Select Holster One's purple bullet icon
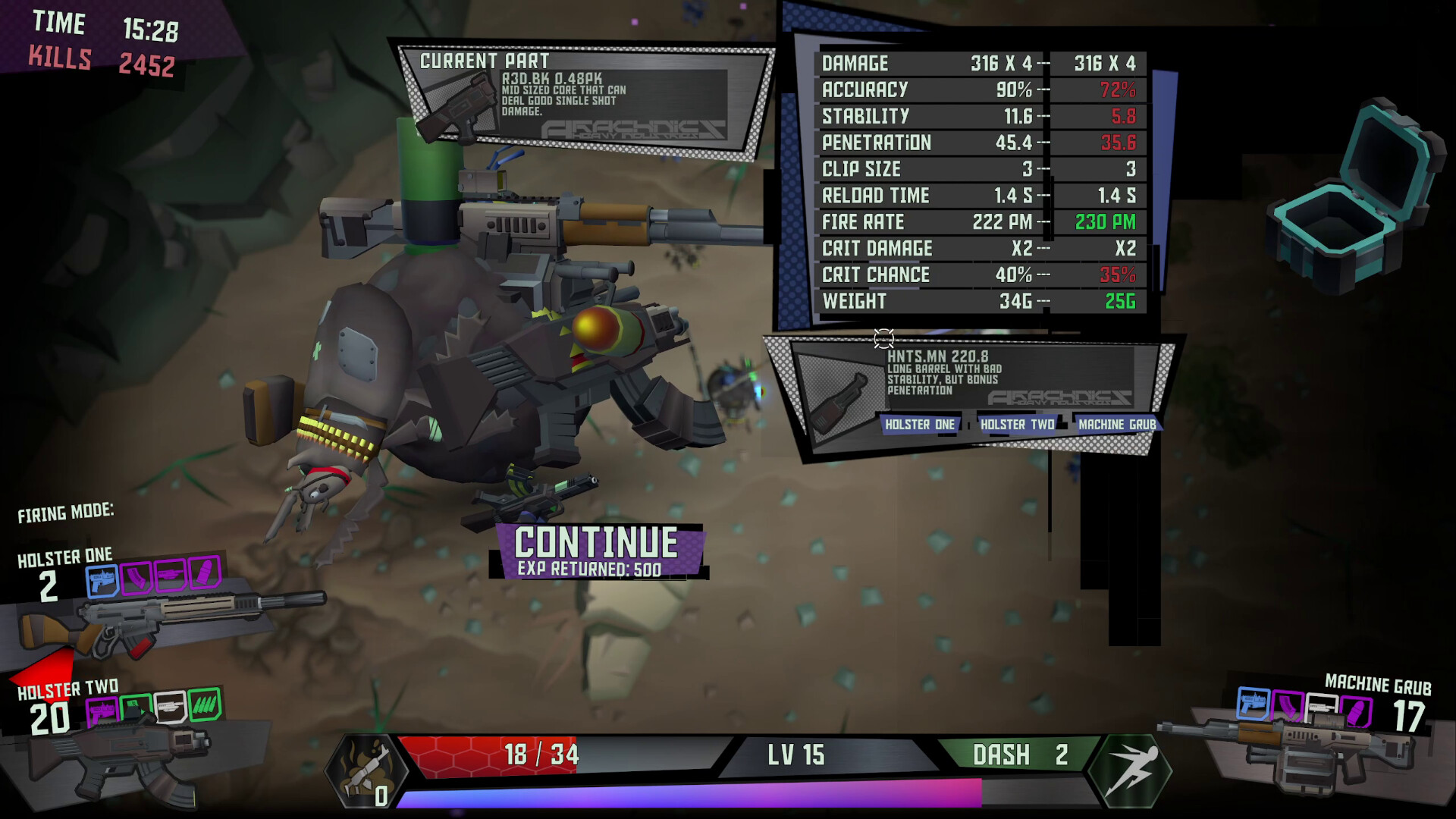 coord(204,573)
